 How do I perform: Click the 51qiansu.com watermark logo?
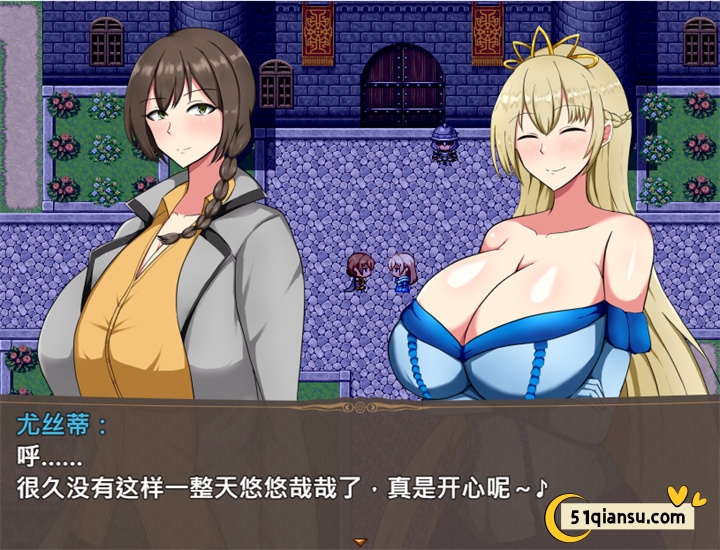(625, 516)
